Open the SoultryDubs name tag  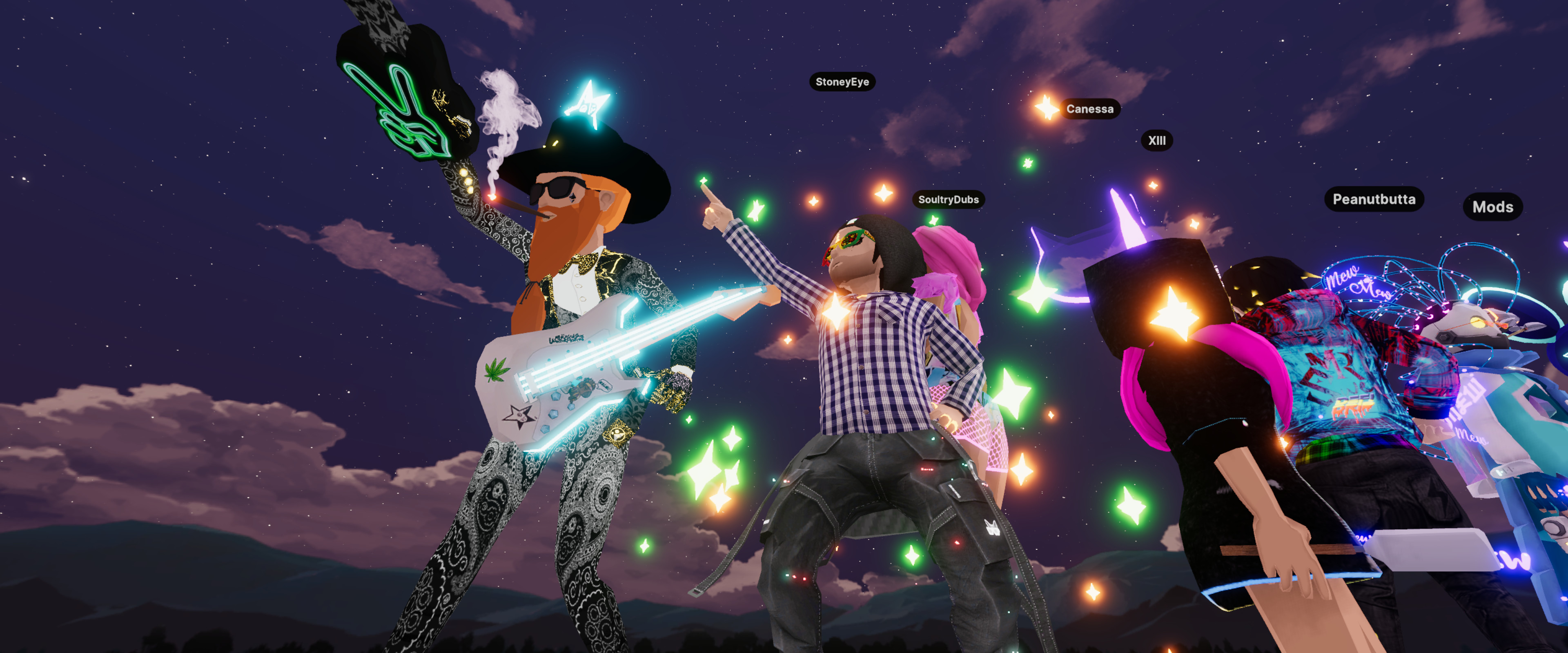coord(948,200)
